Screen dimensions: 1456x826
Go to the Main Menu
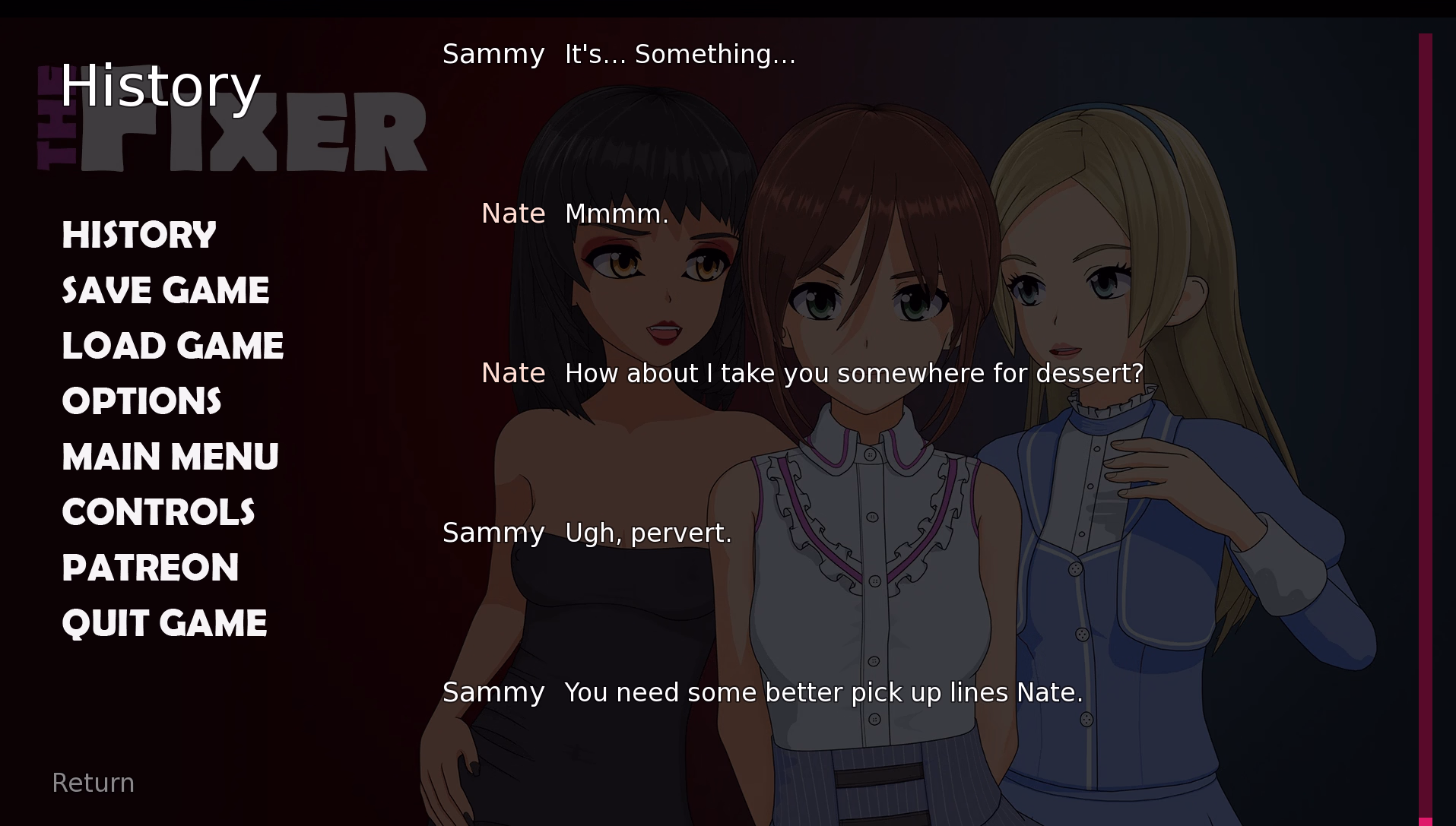(170, 457)
